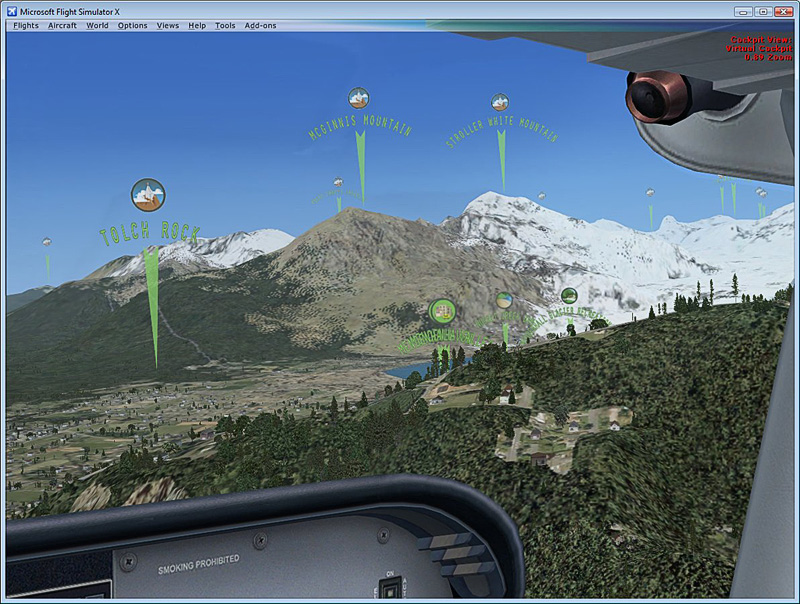Image resolution: width=800 pixels, height=604 pixels.
Task: Open the World menu
Action: click(x=97, y=25)
